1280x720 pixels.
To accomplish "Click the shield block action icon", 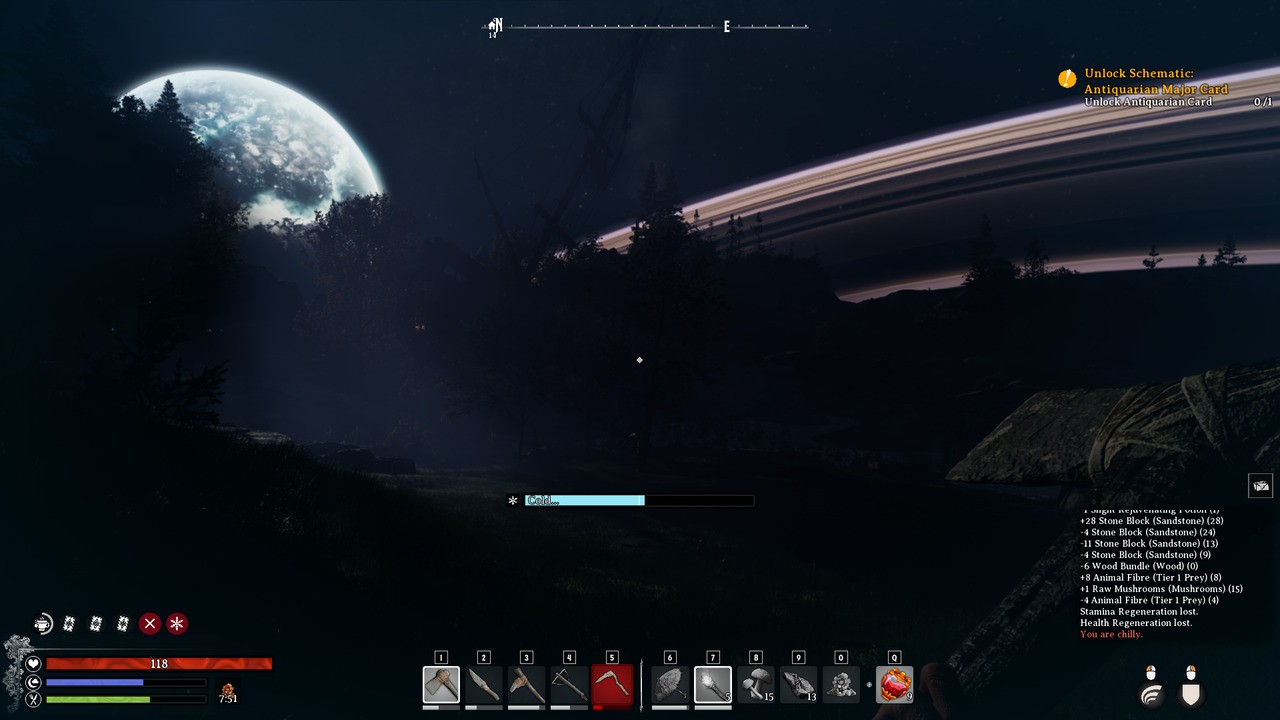I will pos(1190,690).
